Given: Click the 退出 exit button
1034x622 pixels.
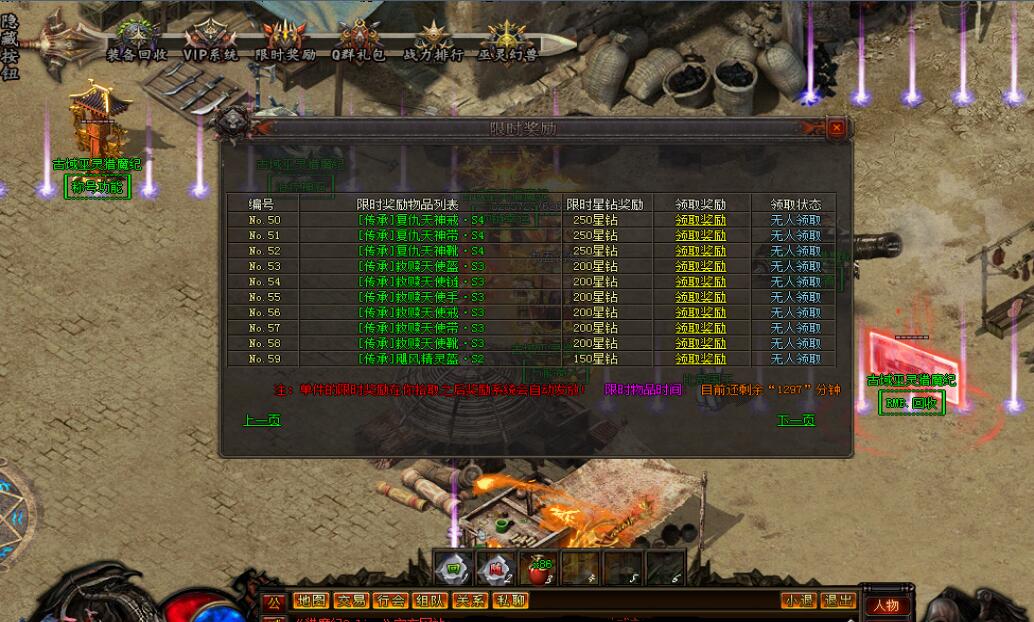Looking at the screenshot, I should point(837,601).
